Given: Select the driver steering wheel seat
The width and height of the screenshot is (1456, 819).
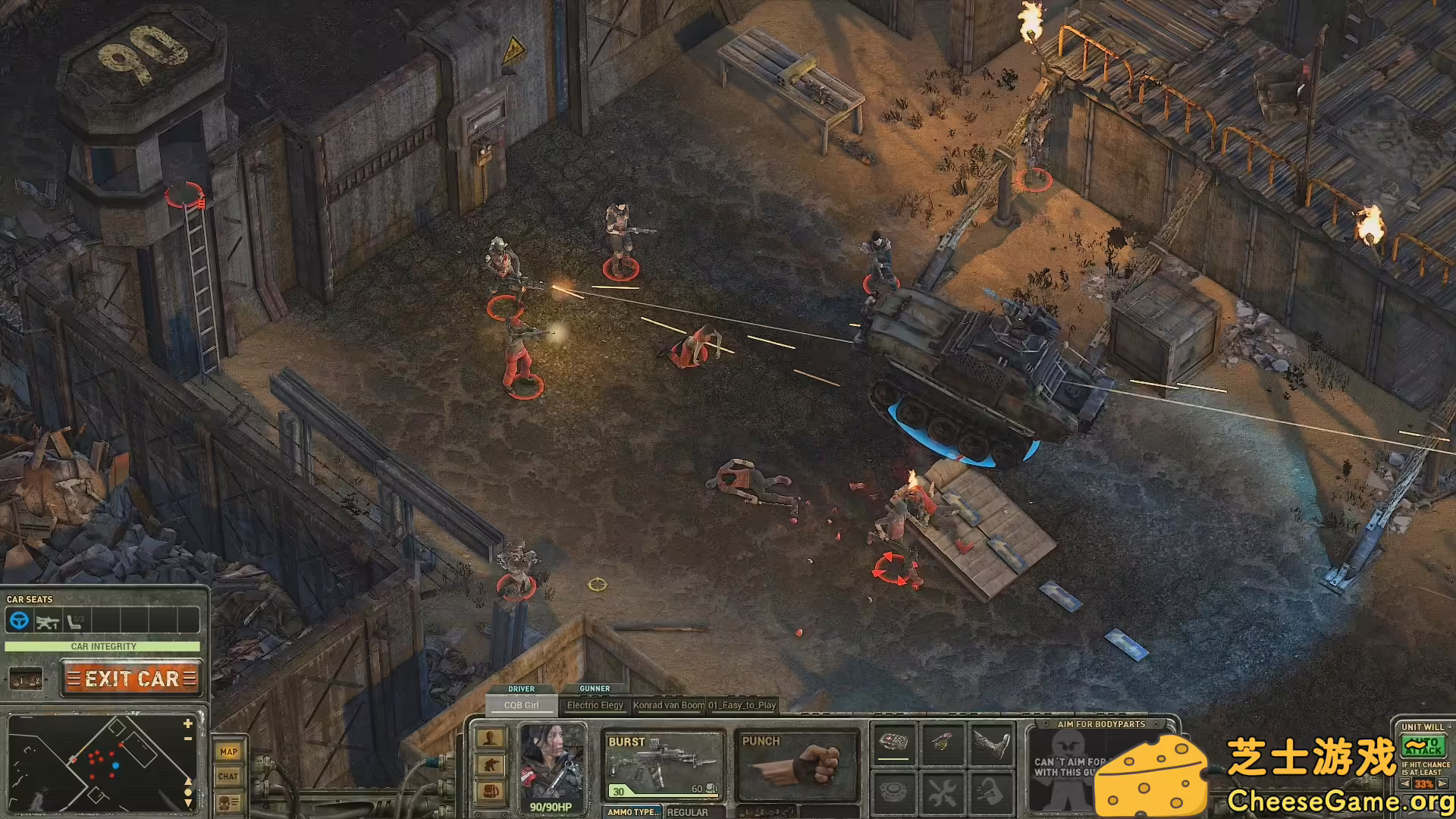Looking at the screenshot, I should [x=19, y=621].
